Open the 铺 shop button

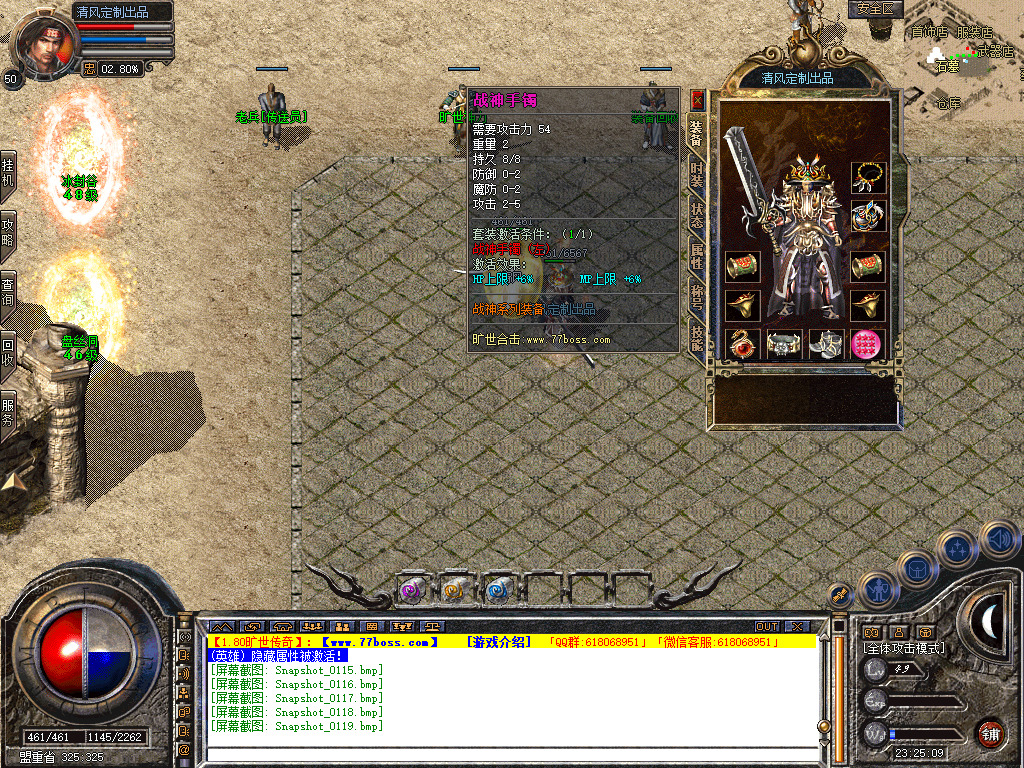click(x=990, y=734)
